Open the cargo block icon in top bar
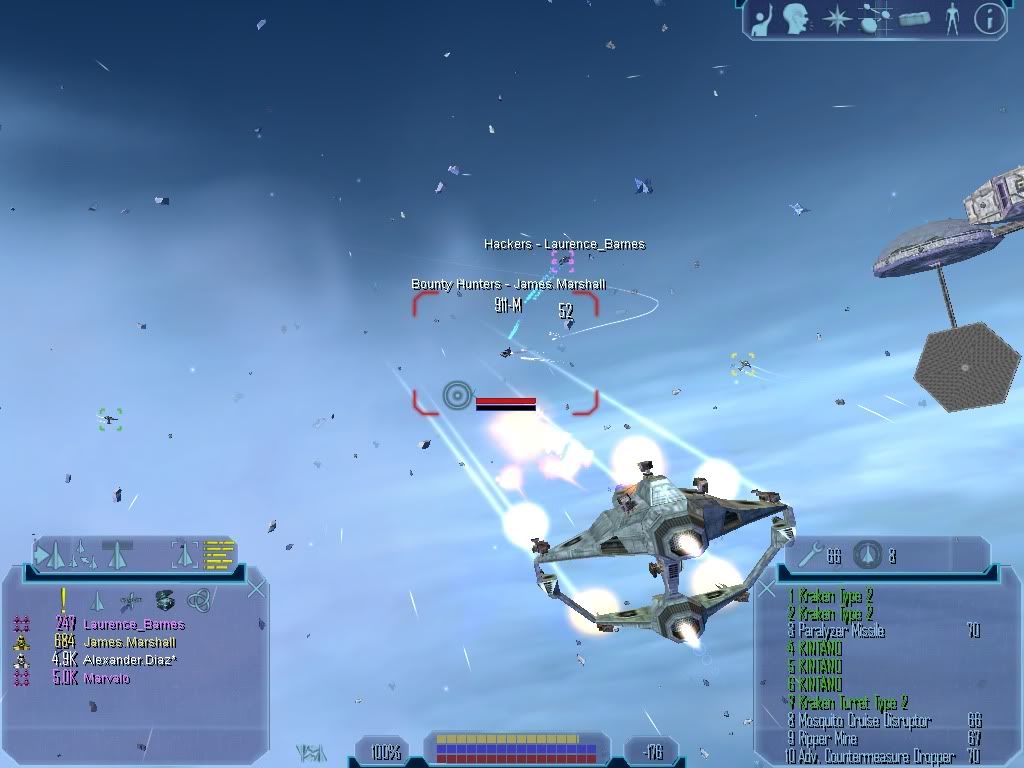 [914, 19]
